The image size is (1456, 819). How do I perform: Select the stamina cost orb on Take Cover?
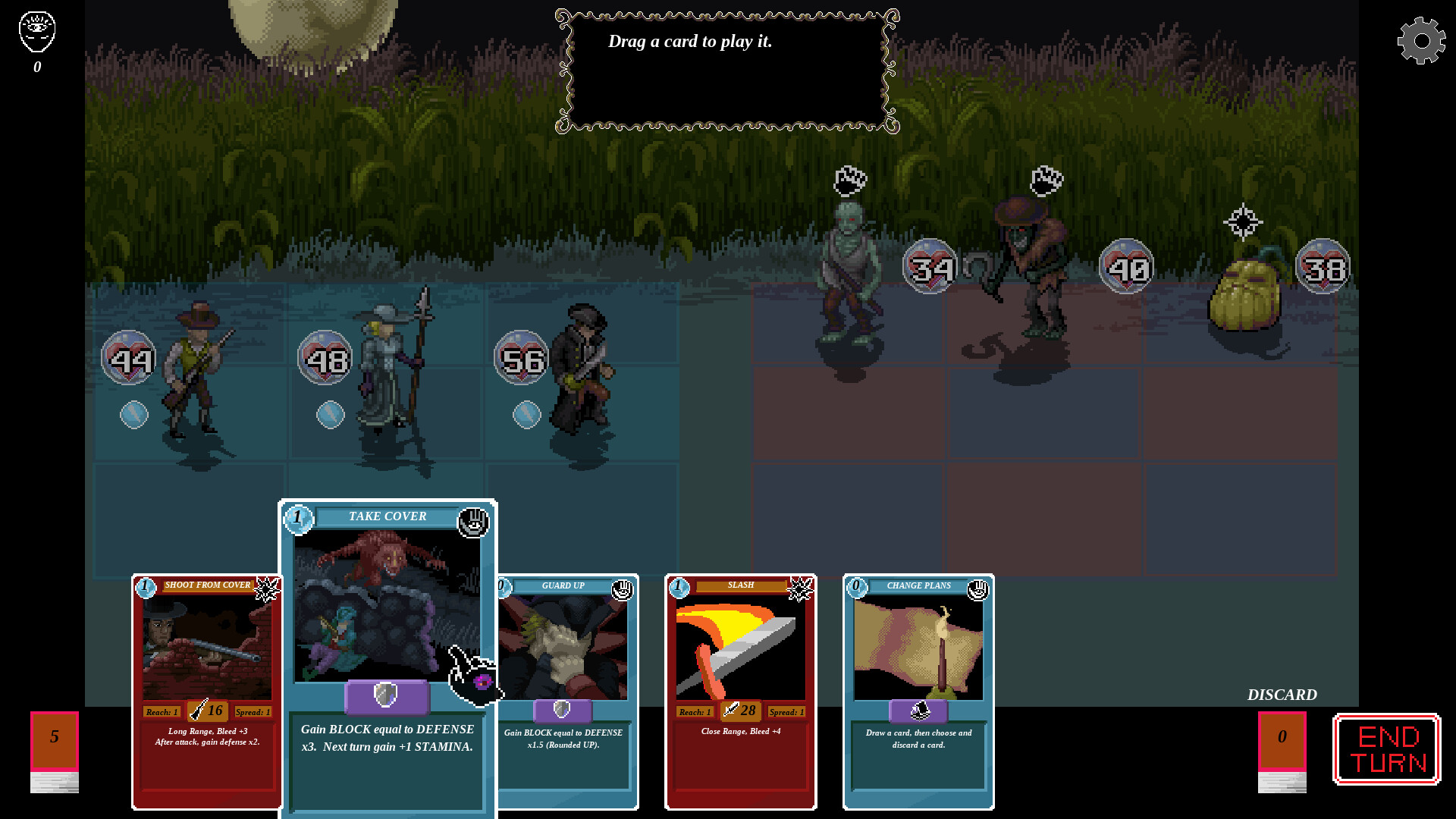click(298, 520)
